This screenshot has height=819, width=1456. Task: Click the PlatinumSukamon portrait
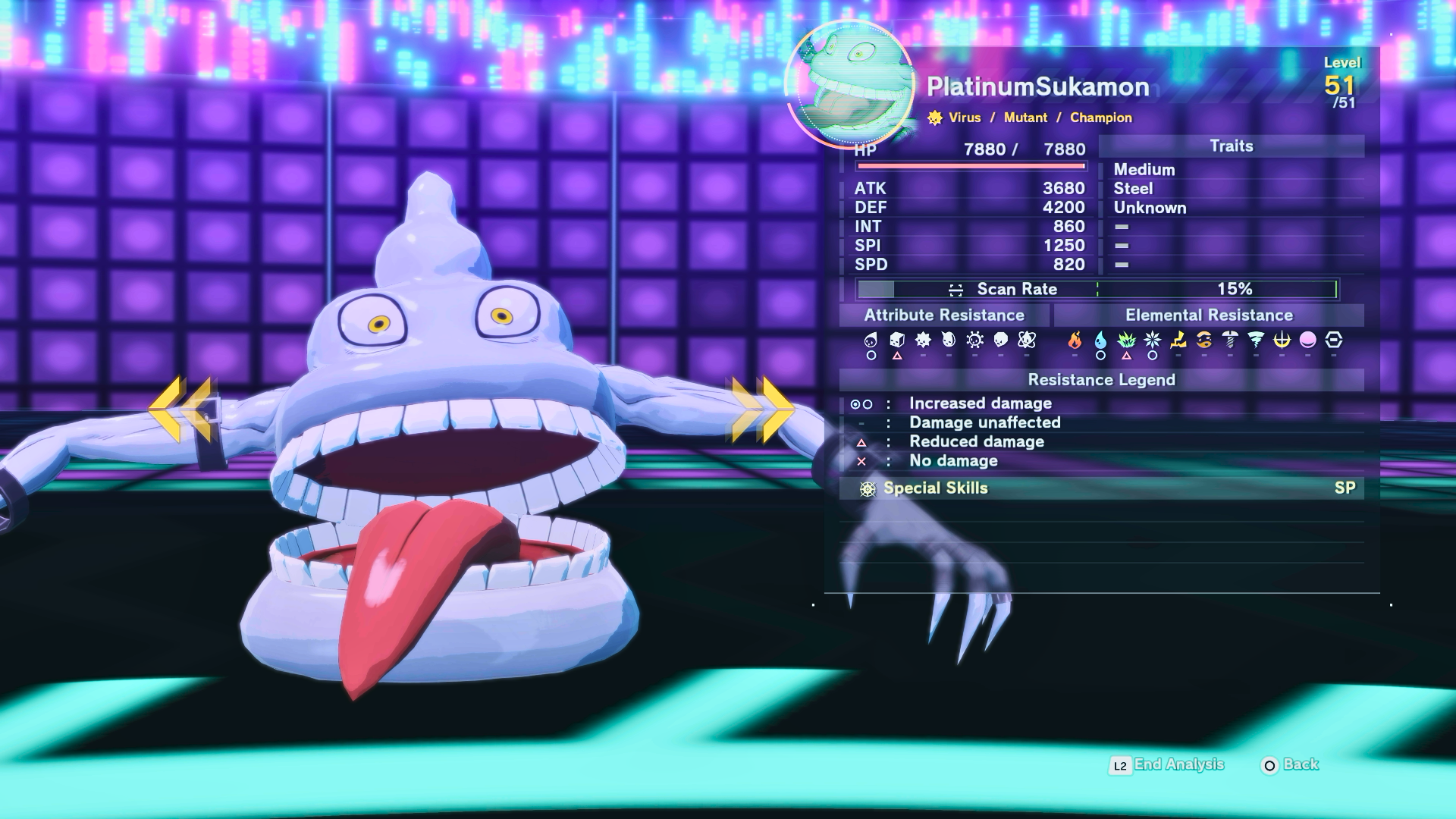pos(849,83)
